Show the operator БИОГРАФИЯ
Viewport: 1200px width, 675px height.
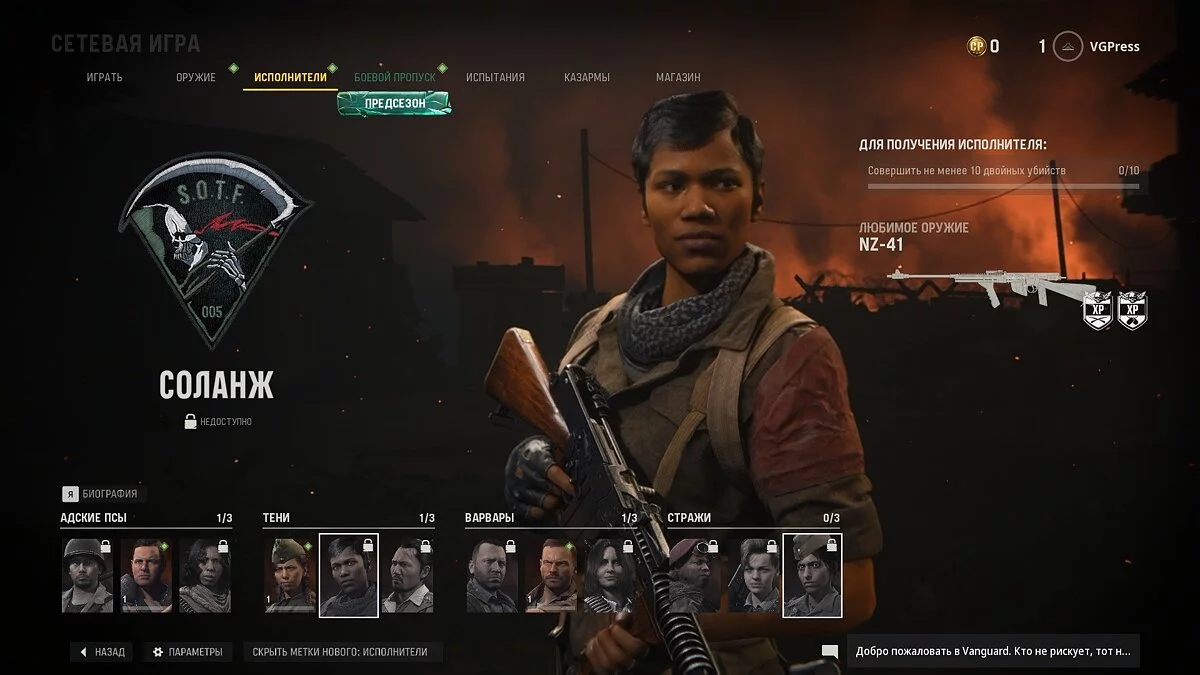pyautogui.click(x=100, y=493)
